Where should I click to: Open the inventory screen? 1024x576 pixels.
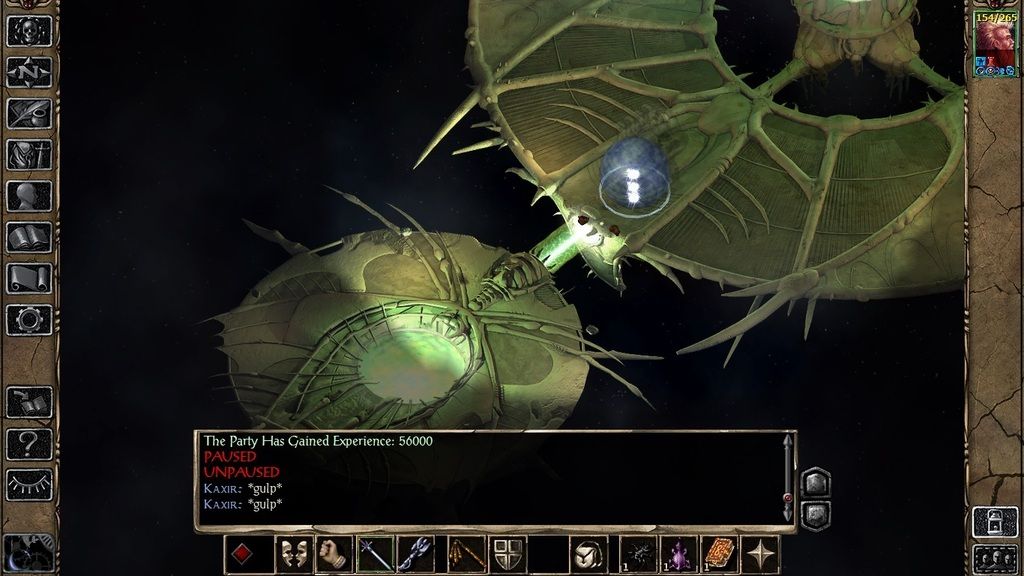(29, 154)
